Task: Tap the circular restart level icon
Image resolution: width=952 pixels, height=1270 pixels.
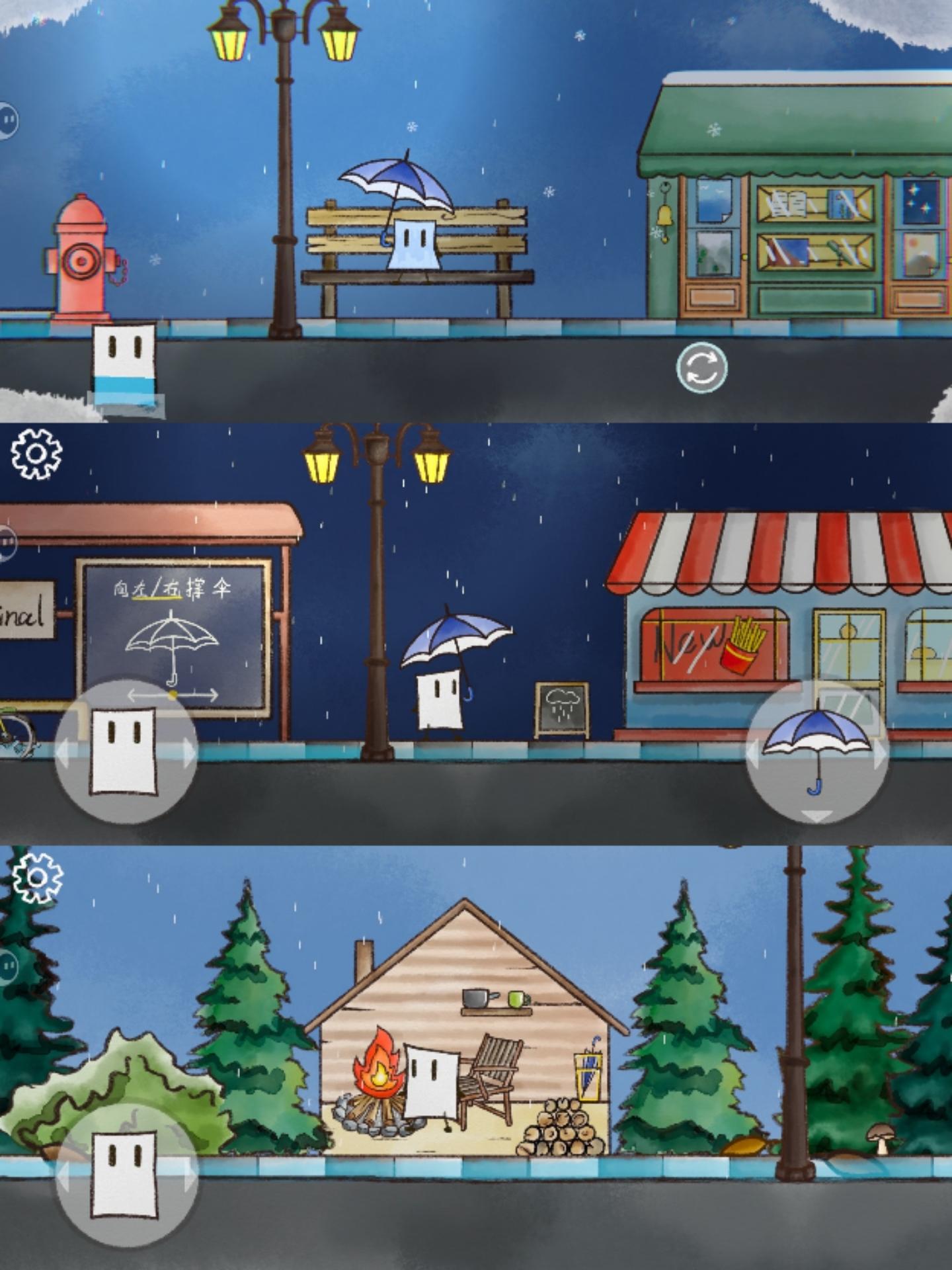Action: coord(703,368)
